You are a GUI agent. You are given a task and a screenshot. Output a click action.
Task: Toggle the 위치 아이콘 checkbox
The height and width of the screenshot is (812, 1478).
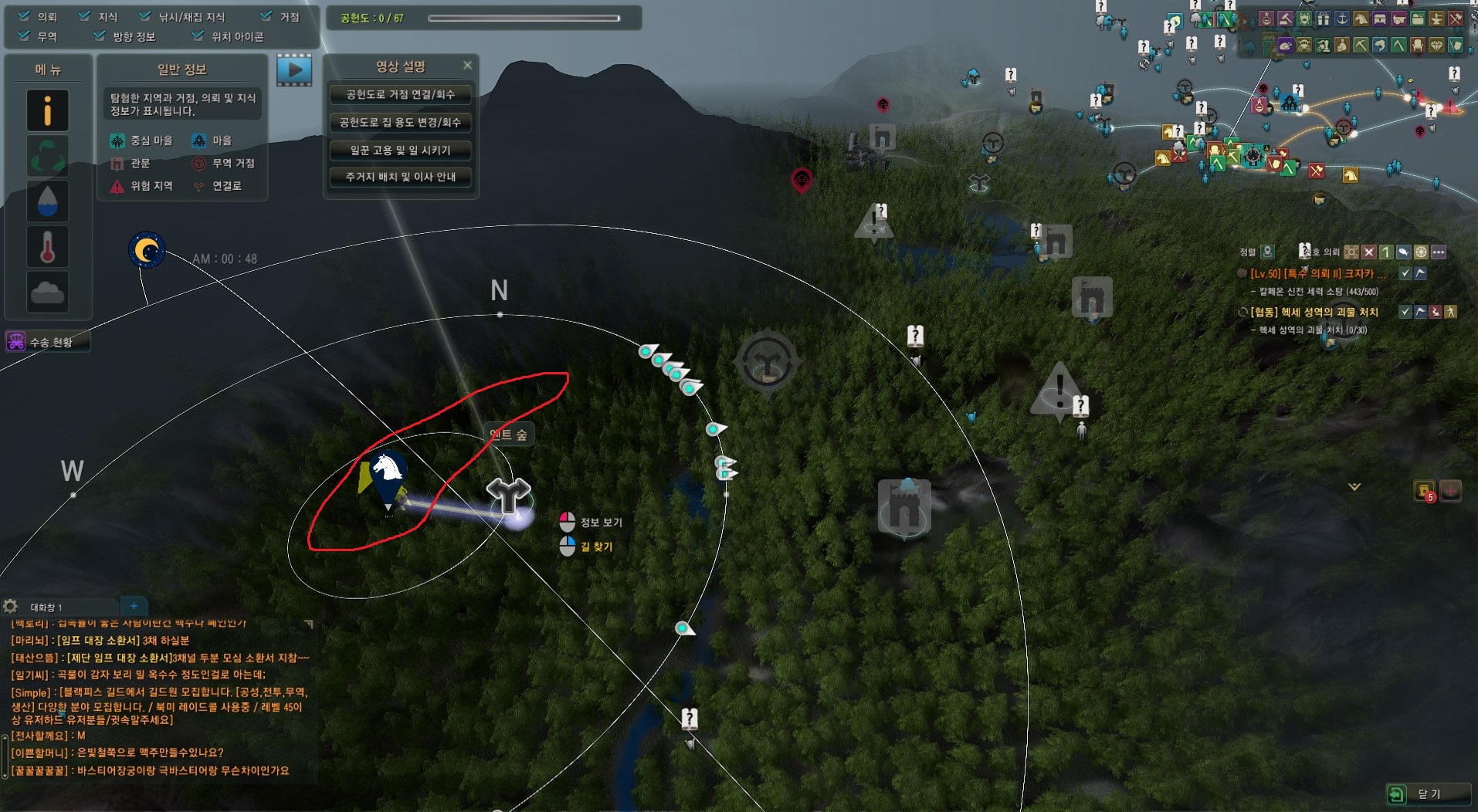pyautogui.click(x=198, y=36)
